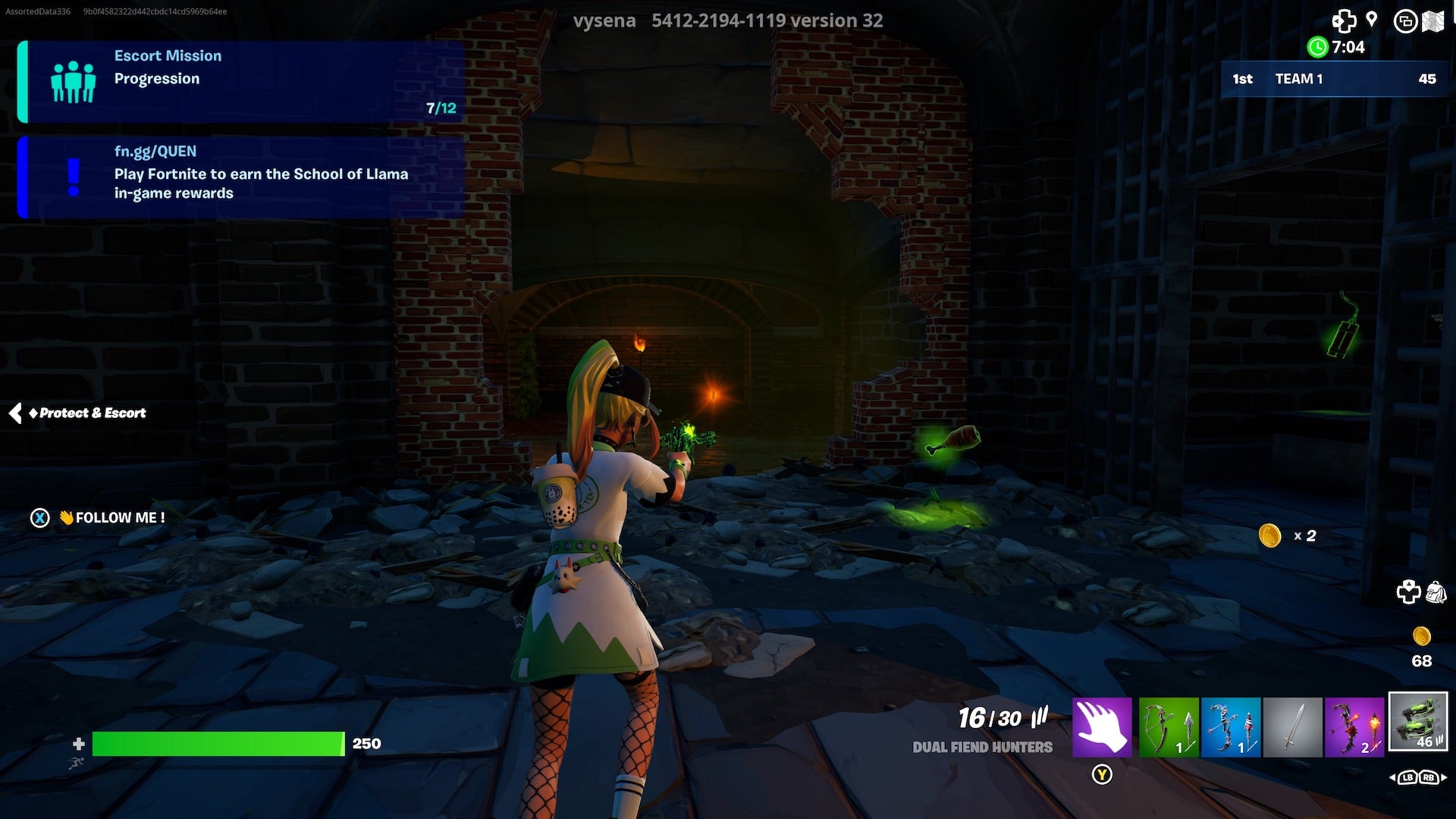
Task: Select the pickaxe/harvesting hand slot
Action: [1101, 726]
